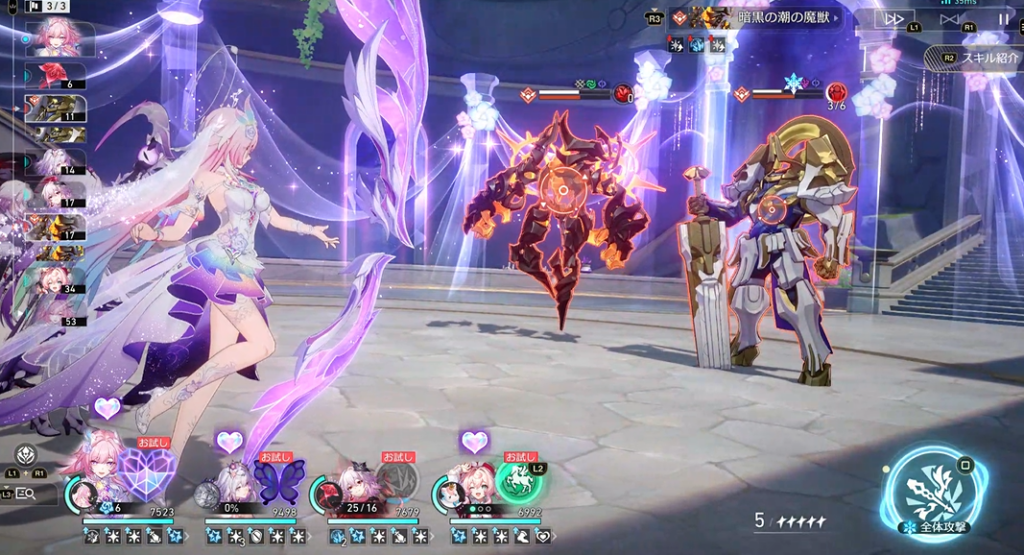
Task: Pause the battle
Action: click(1003, 19)
